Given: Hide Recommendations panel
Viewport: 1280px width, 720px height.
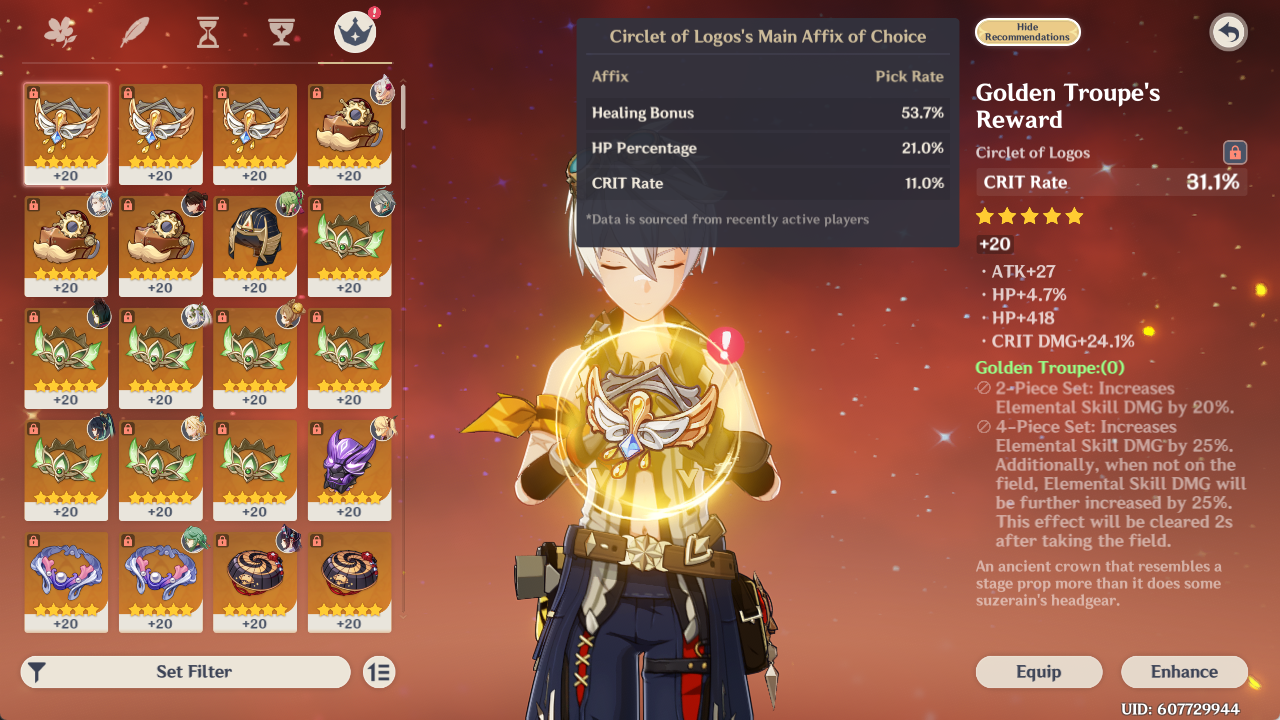Looking at the screenshot, I should [1027, 32].
